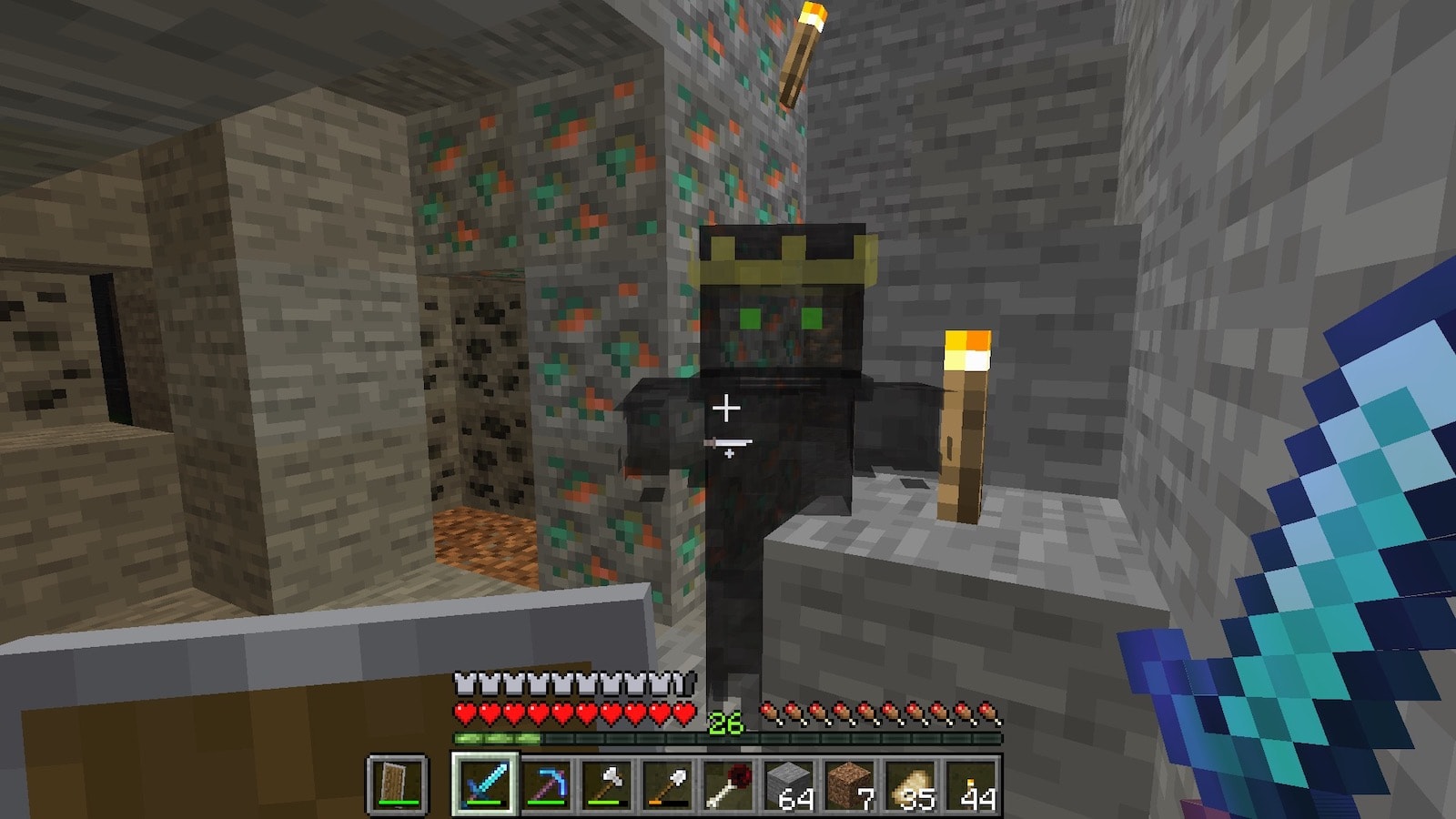Image resolution: width=1456 pixels, height=819 pixels.
Task: Select the shield in the offhand slot
Action: [398, 784]
